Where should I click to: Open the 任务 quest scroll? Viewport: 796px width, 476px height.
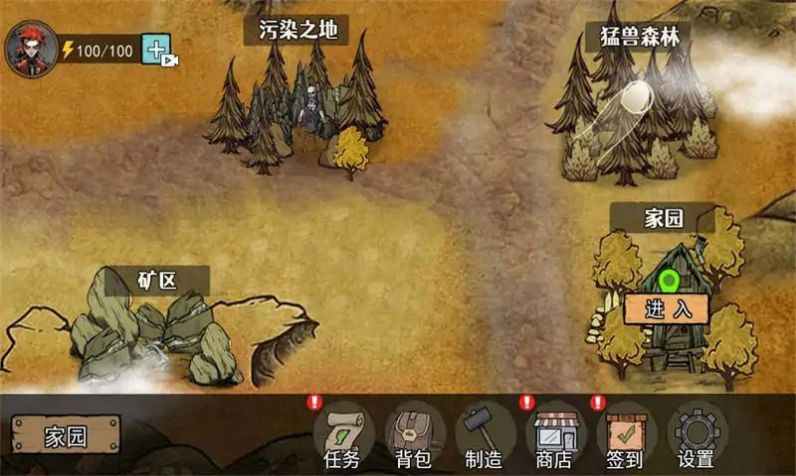[343, 435]
